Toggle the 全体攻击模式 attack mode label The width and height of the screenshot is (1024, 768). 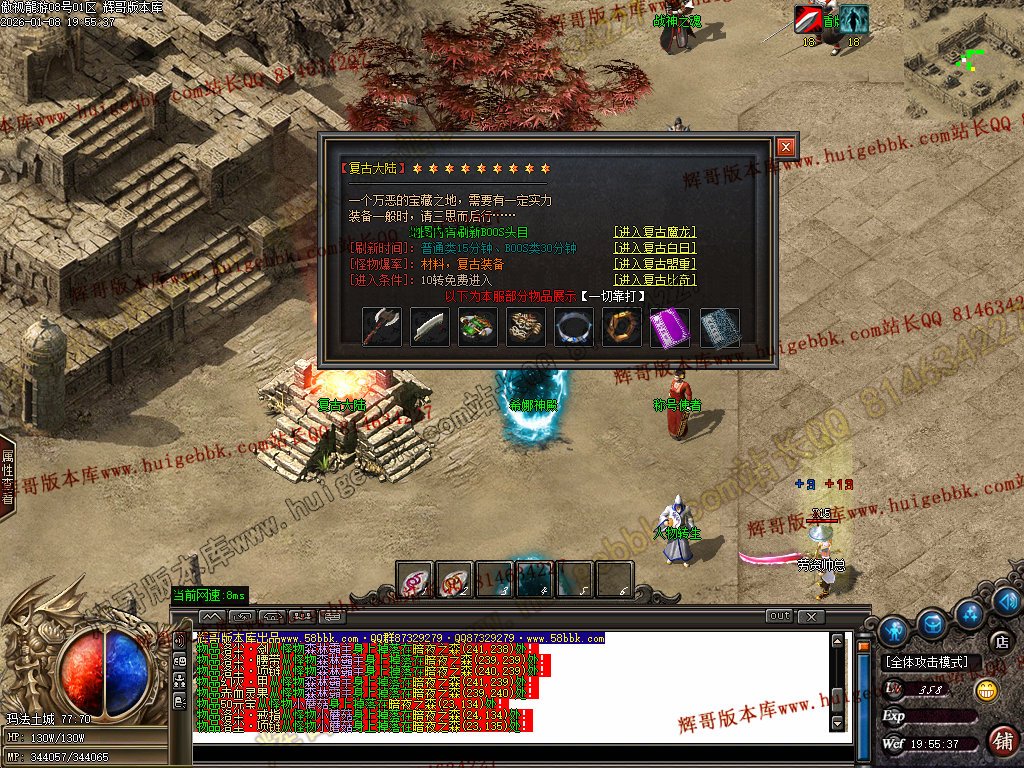pyautogui.click(x=926, y=662)
